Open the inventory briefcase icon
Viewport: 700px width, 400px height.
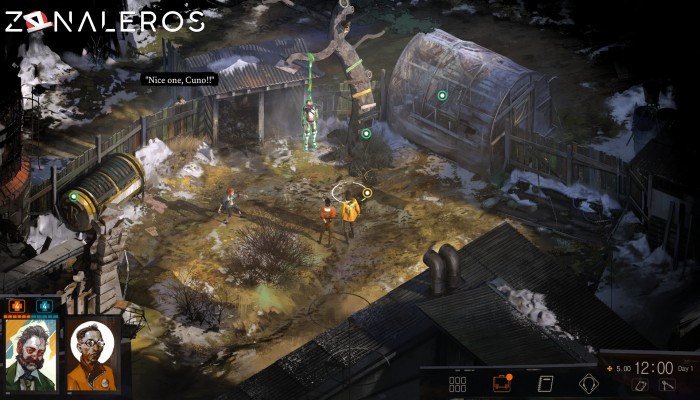[501, 383]
